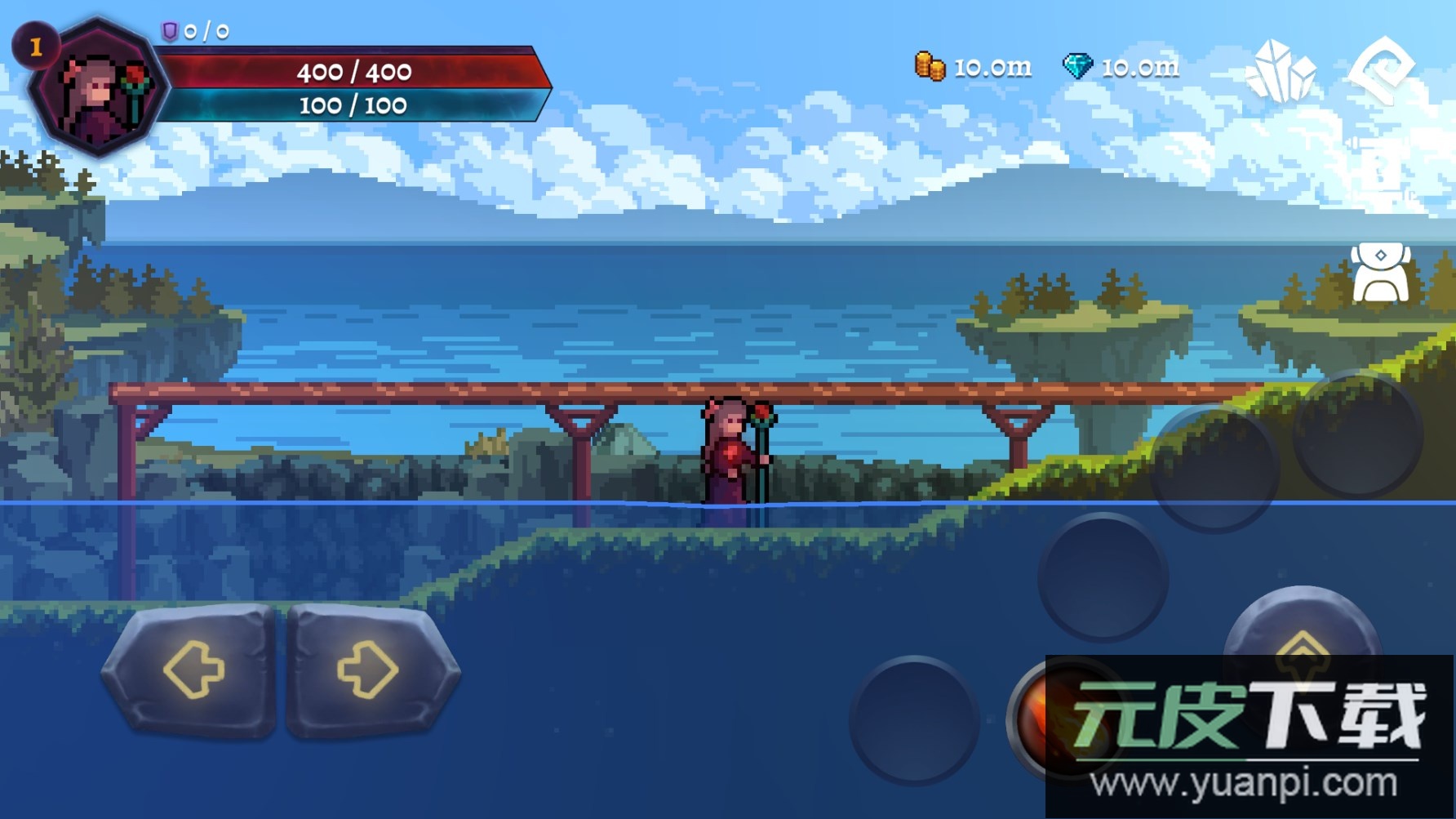The height and width of the screenshot is (819, 1456).
Task: Tap the left arrow movement button
Action: click(x=191, y=670)
